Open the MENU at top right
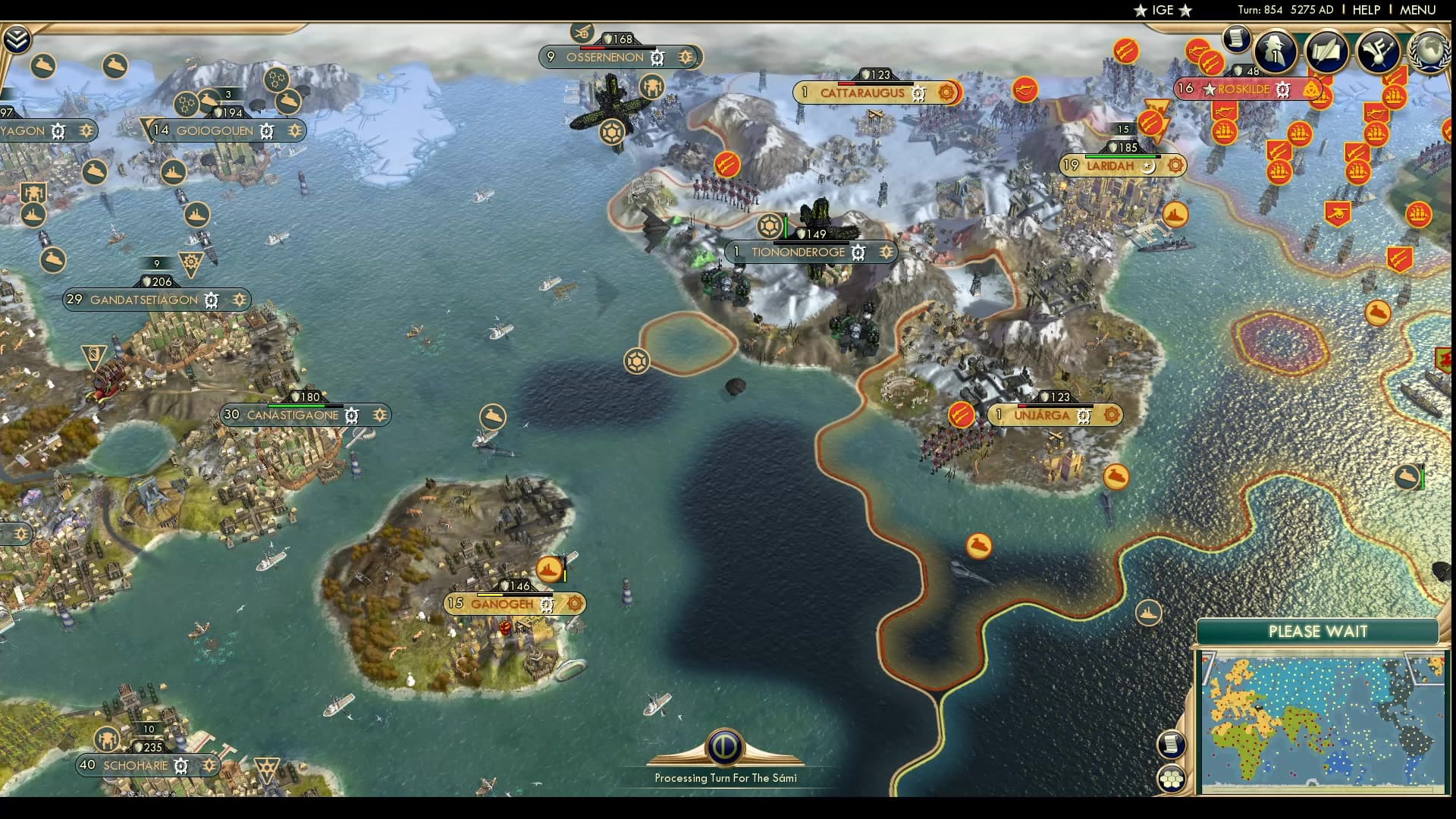The width and height of the screenshot is (1456, 819). point(1422,10)
